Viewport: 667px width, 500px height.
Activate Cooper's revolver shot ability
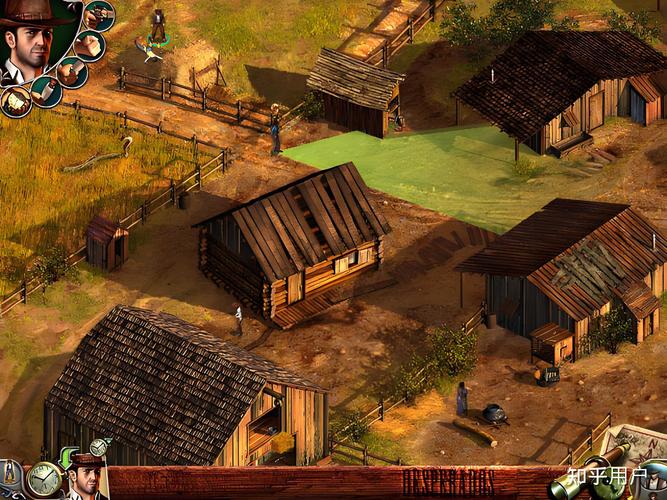98,14
